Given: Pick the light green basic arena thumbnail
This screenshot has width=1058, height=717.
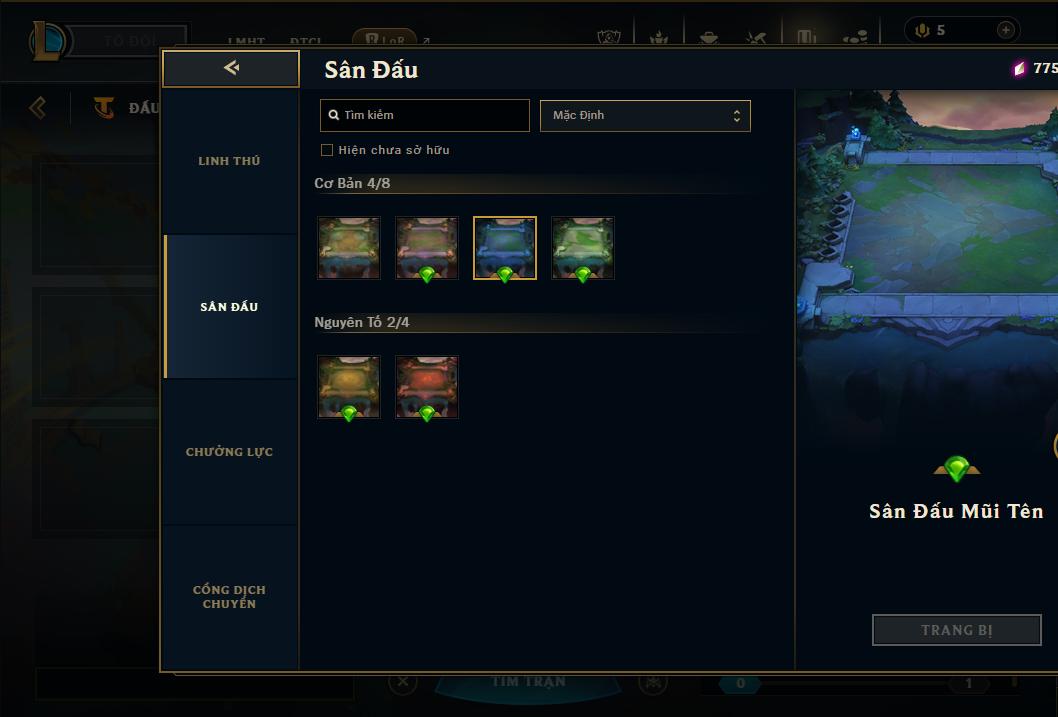Looking at the screenshot, I should [583, 248].
